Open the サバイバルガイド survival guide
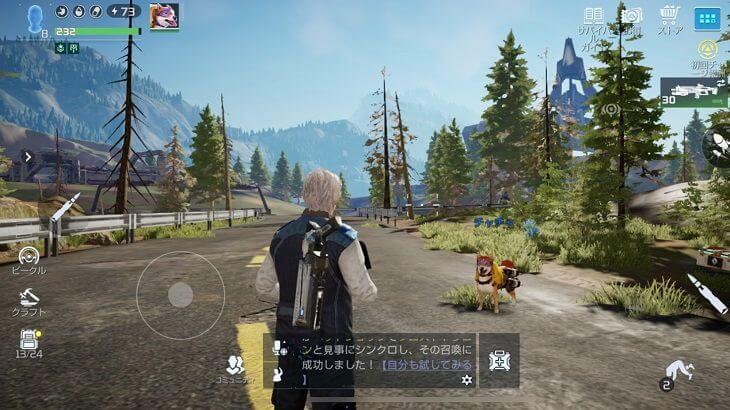Viewport: 730px width, 410px height. (594, 20)
